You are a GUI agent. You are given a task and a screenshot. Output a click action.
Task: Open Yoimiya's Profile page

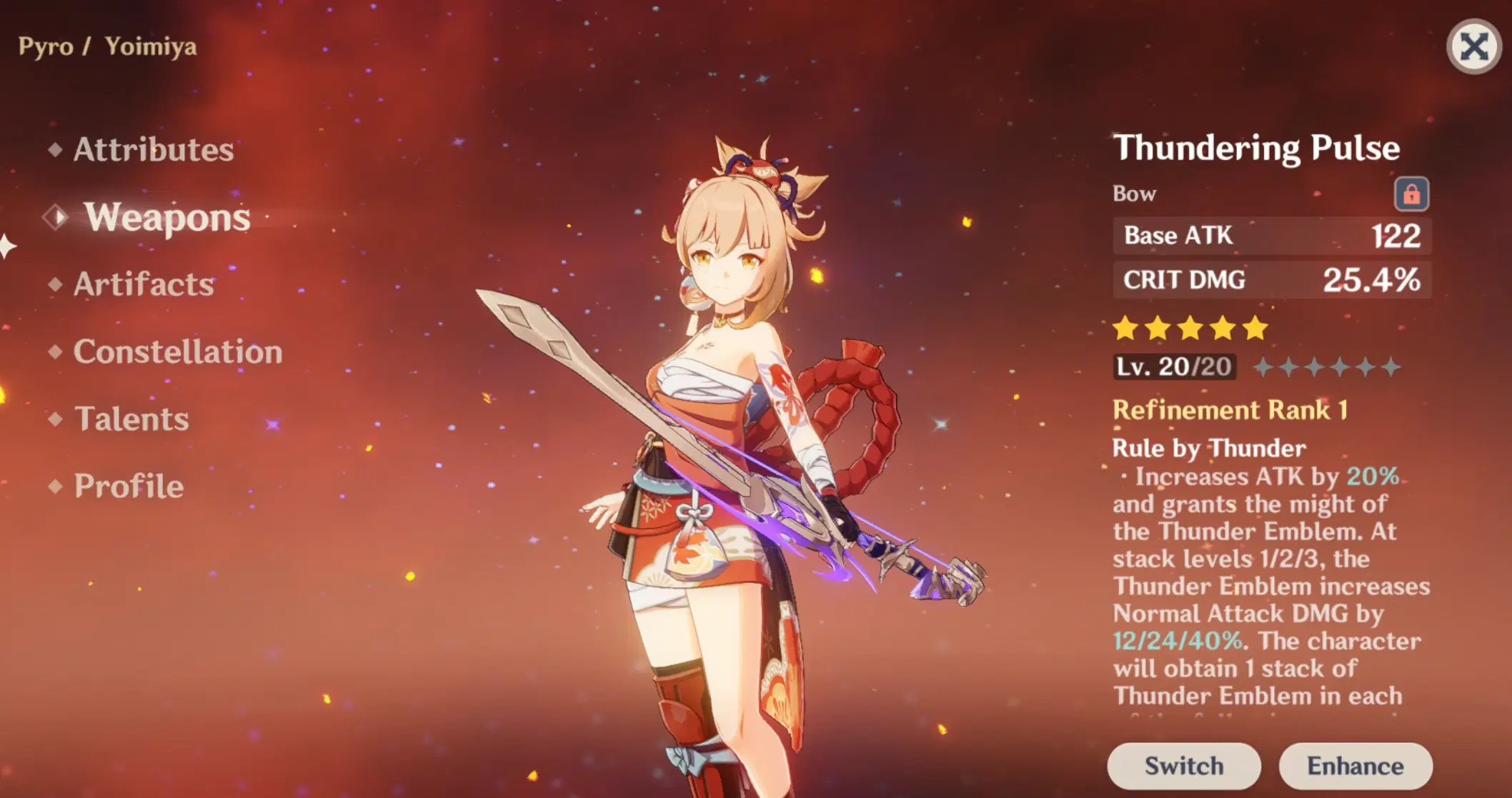[126, 487]
